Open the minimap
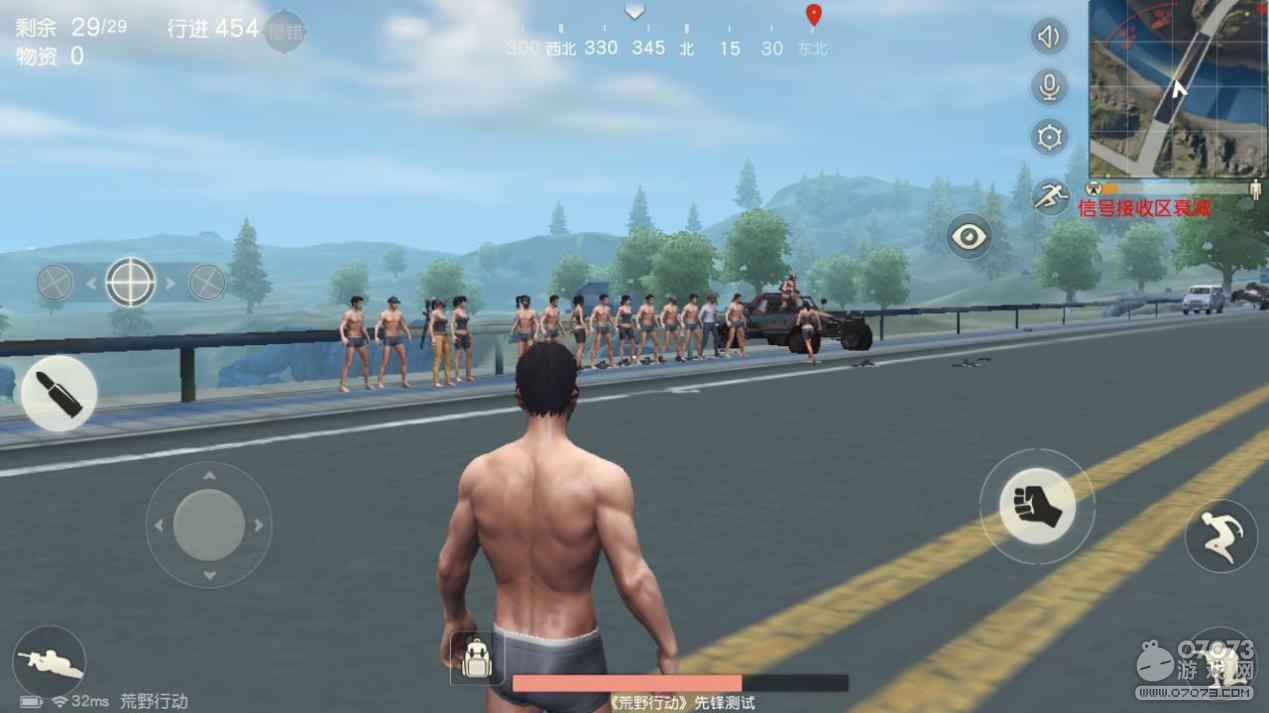The image size is (1269, 713). coord(1178,88)
